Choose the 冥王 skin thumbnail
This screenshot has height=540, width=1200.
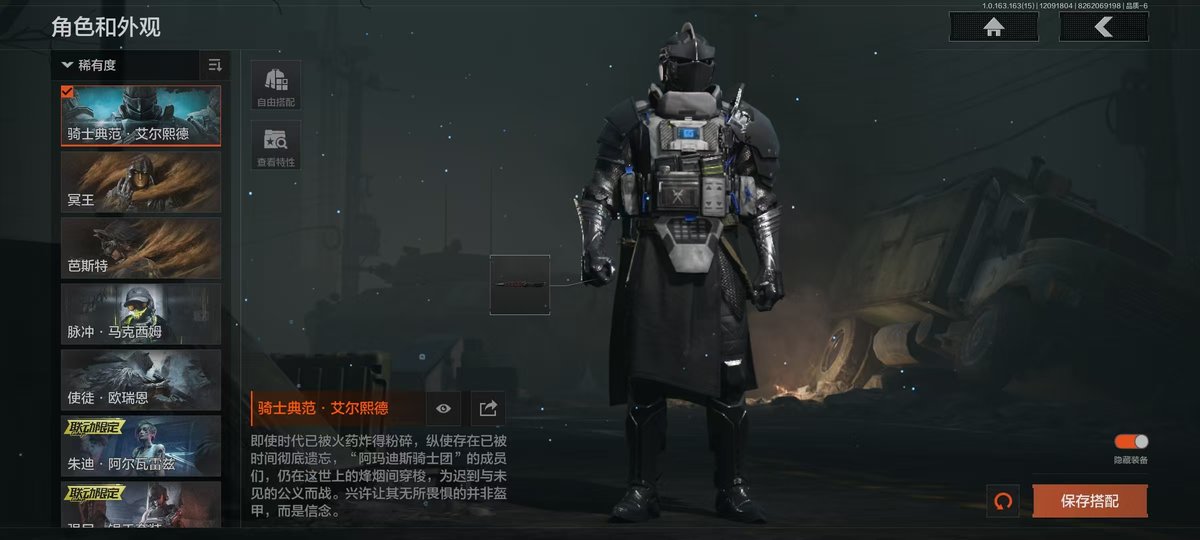tap(141, 182)
